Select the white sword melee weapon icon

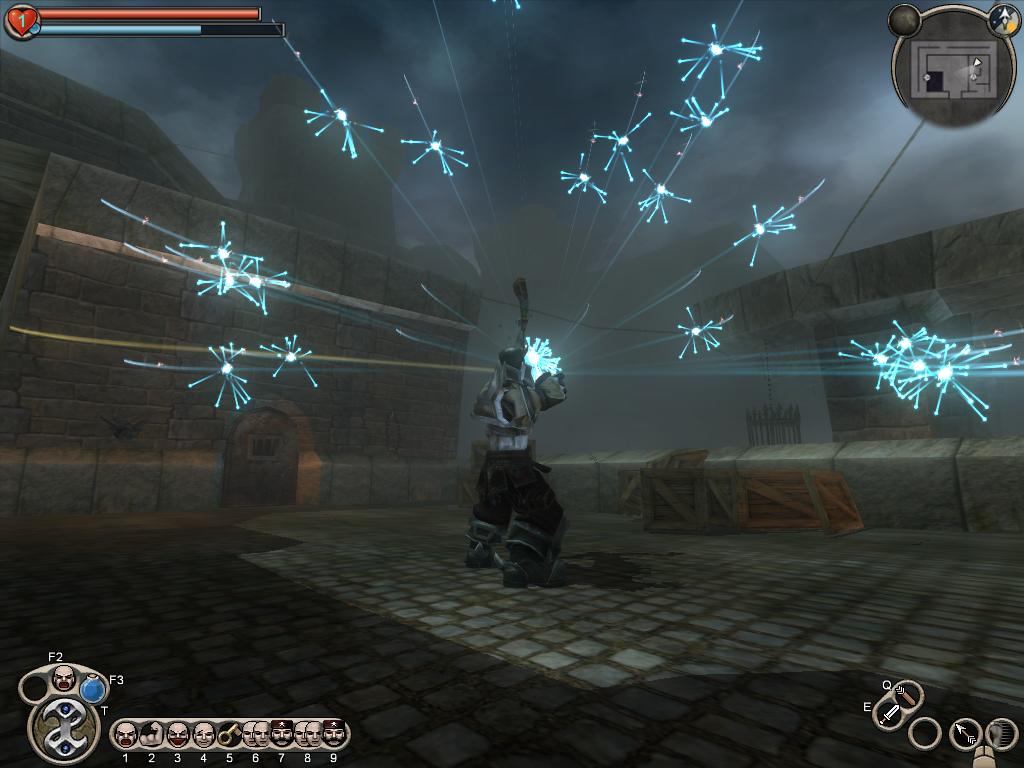click(x=889, y=714)
